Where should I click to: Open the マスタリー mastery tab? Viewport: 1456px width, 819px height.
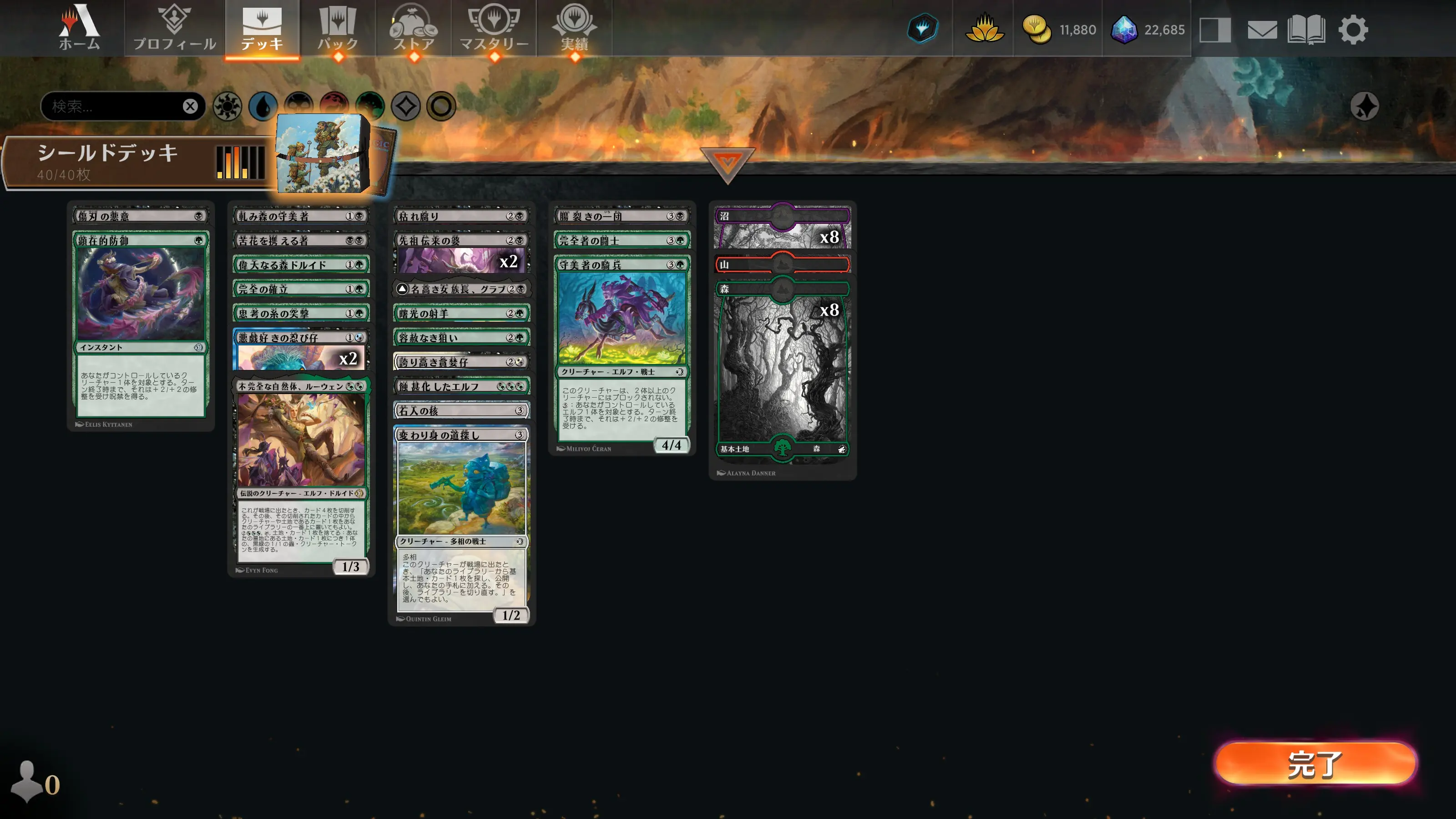tap(494, 28)
